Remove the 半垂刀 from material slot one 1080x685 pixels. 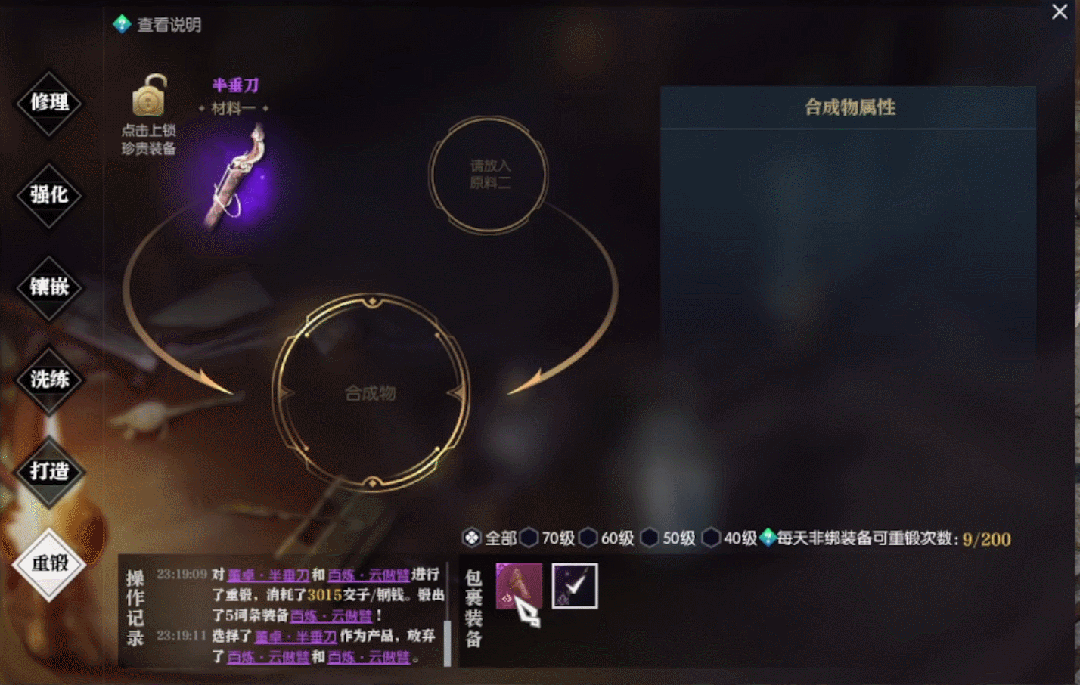(x=235, y=173)
